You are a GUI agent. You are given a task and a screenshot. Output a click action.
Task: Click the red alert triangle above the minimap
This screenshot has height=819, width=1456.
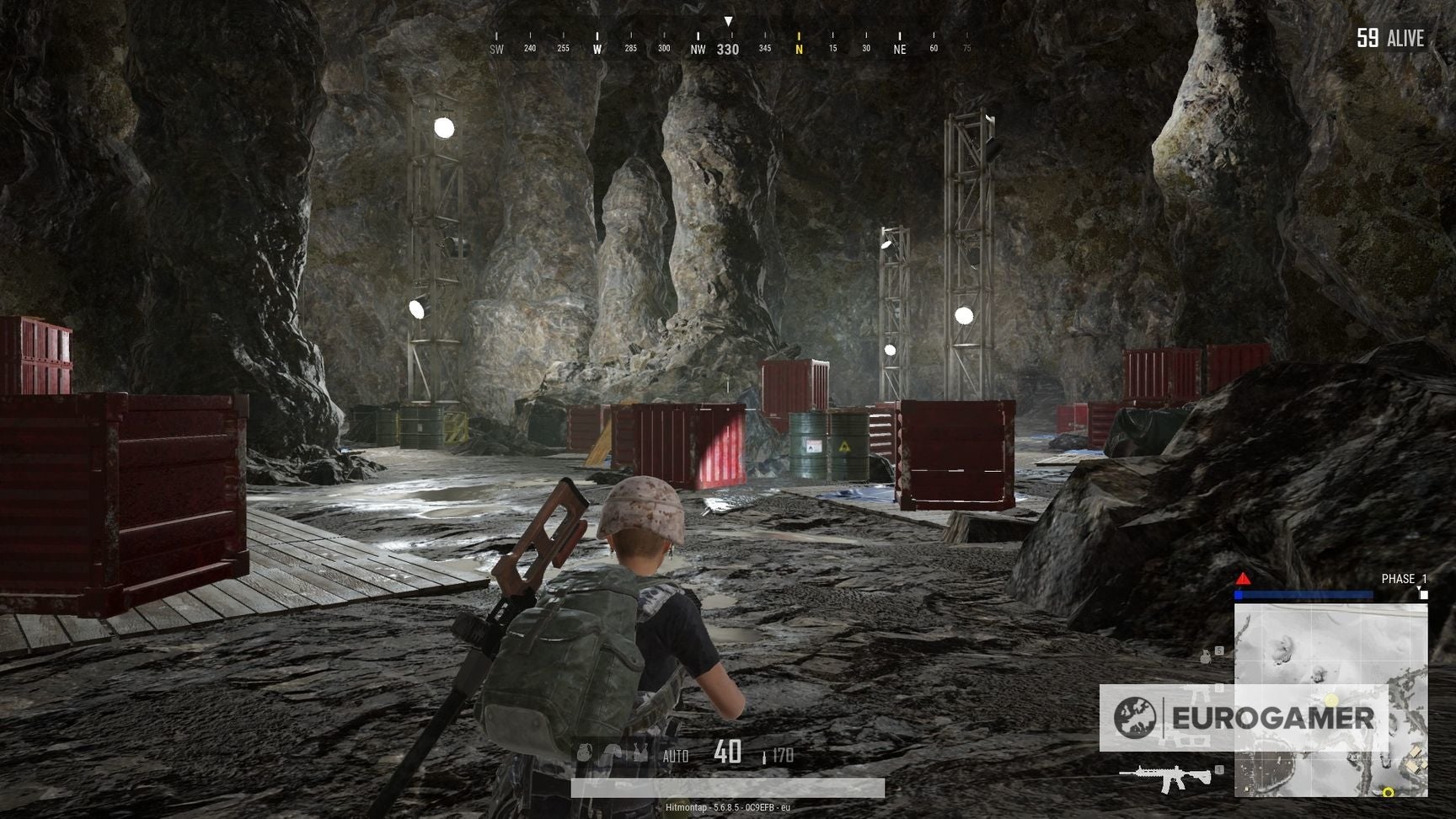pyautogui.click(x=1243, y=579)
